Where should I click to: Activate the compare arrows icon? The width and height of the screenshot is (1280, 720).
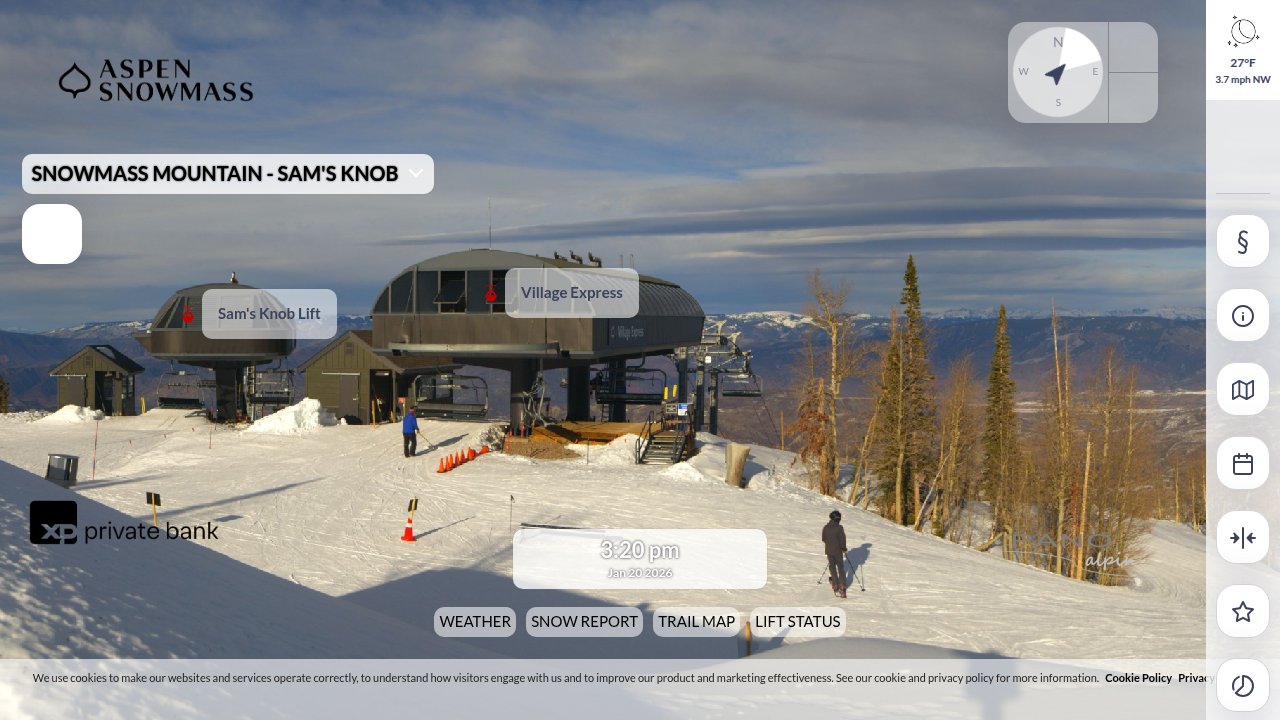click(1243, 538)
